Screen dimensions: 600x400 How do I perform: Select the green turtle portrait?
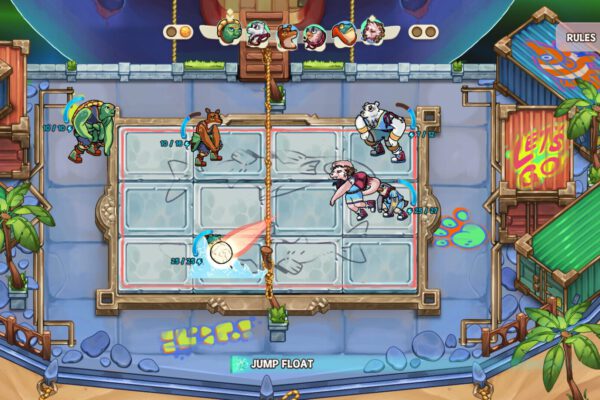(231, 33)
